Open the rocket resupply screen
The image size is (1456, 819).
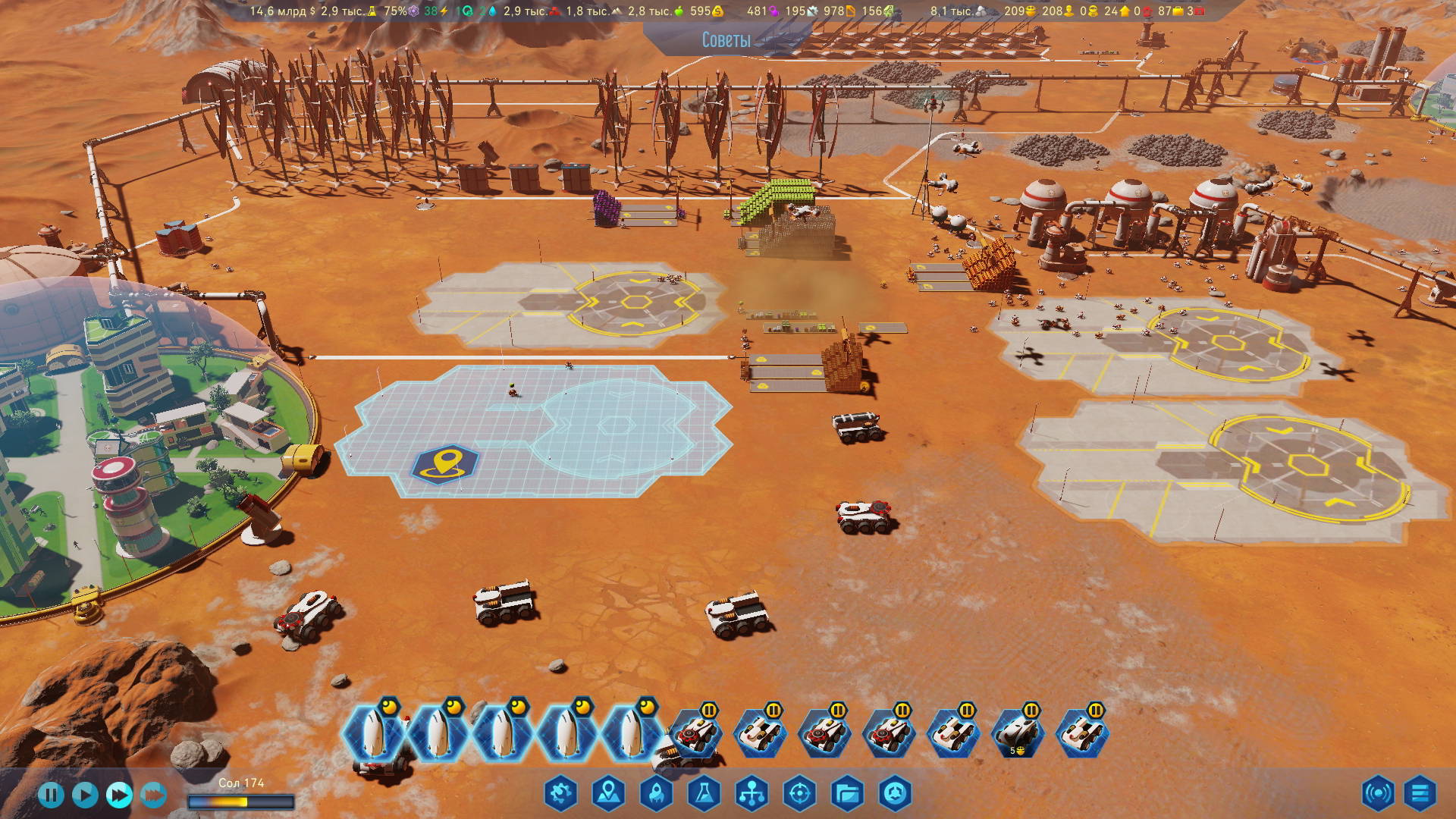656,793
